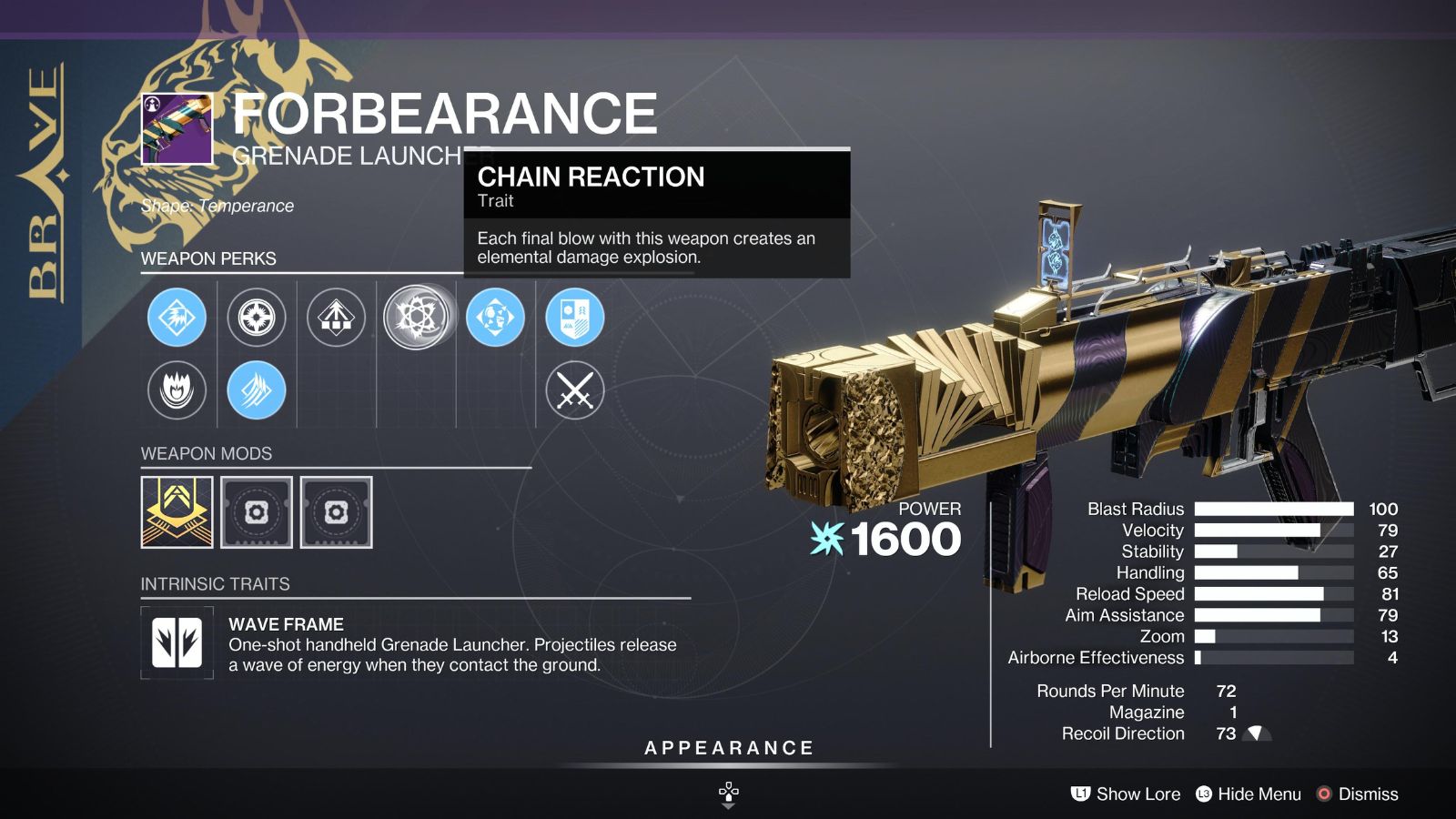Select the blue triple-slash magazine perk
The width and height of the screenshot is (1456, 819).
point(256,390)
